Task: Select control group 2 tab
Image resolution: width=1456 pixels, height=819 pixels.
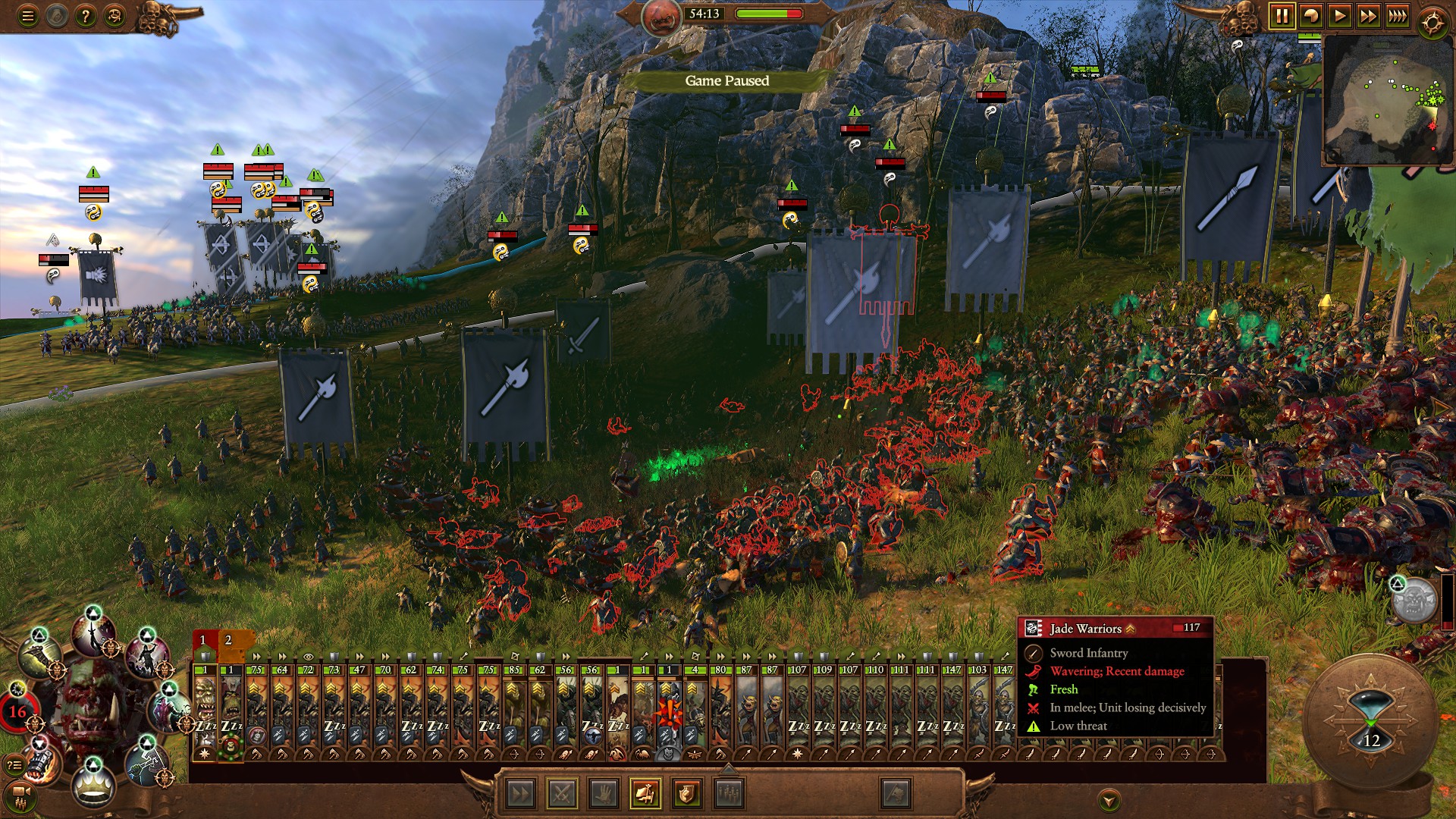Action: click(228, 641)
